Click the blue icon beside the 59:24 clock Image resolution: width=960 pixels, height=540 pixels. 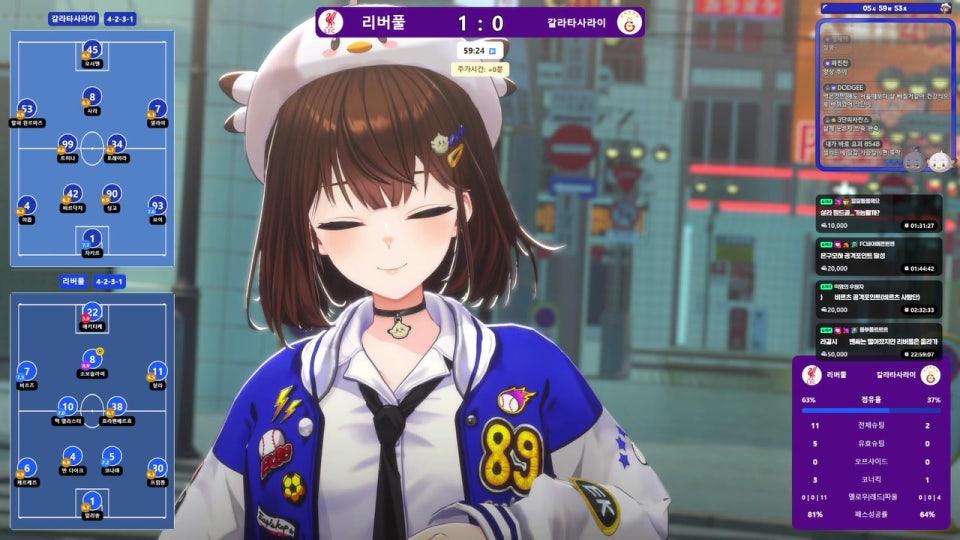pos(492,49)
